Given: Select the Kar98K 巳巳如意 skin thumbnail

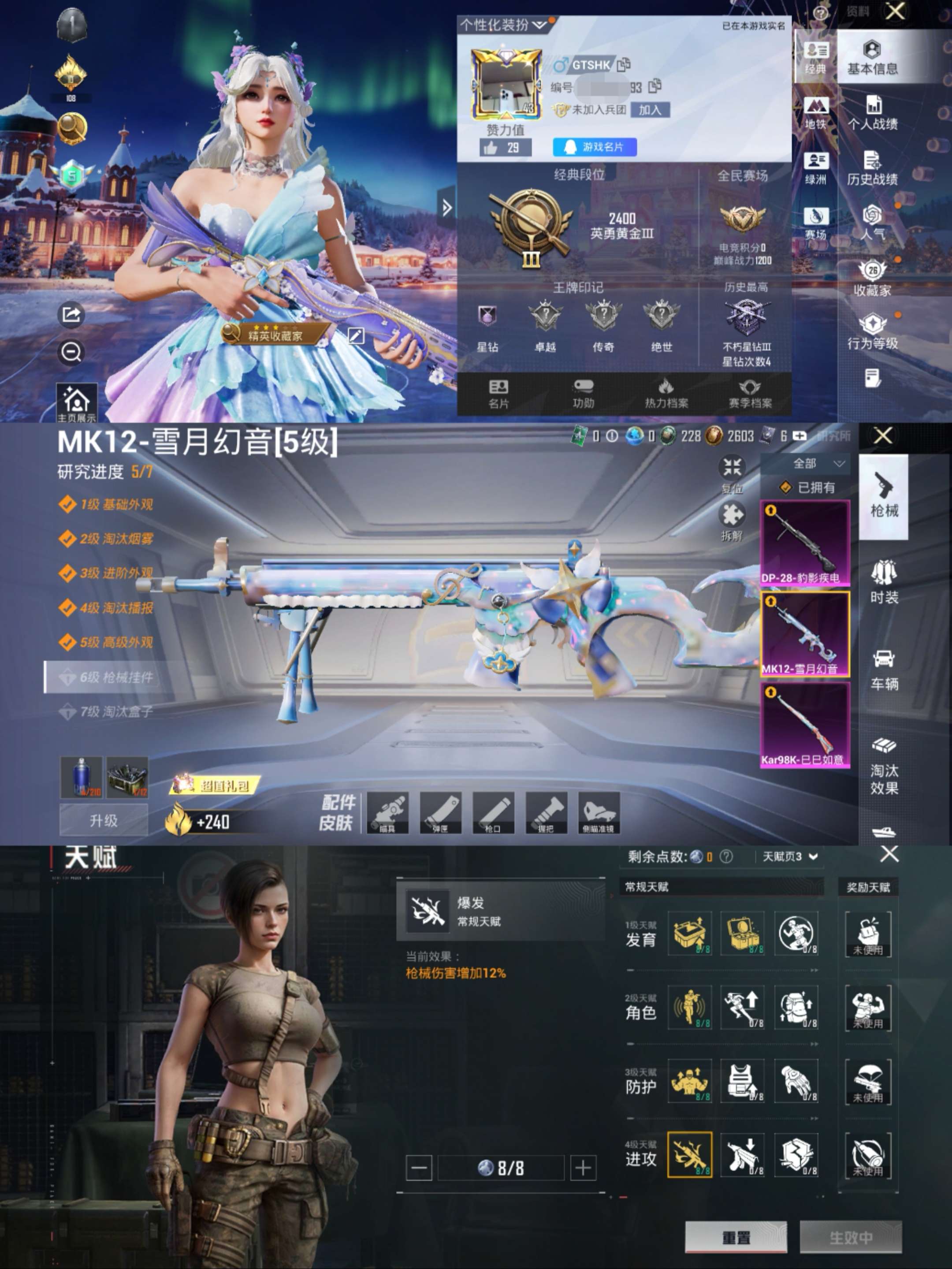Looking at the screenshot, I should (x=805, y=725).
